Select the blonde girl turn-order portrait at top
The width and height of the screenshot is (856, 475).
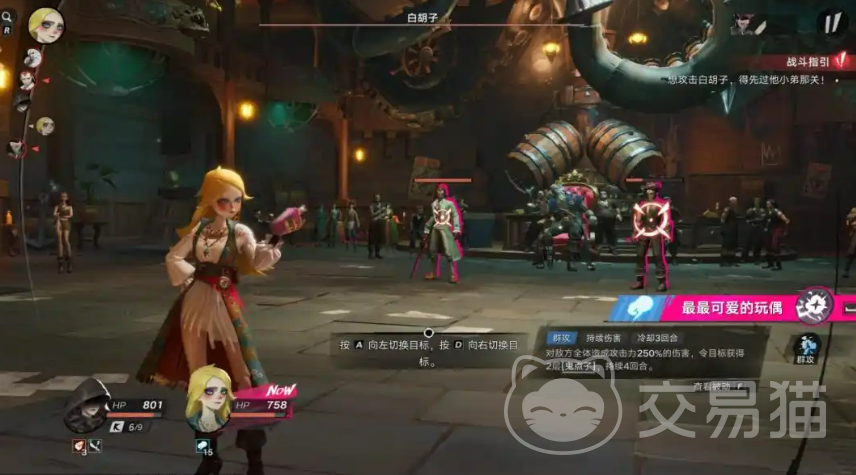tap(45, 23)
